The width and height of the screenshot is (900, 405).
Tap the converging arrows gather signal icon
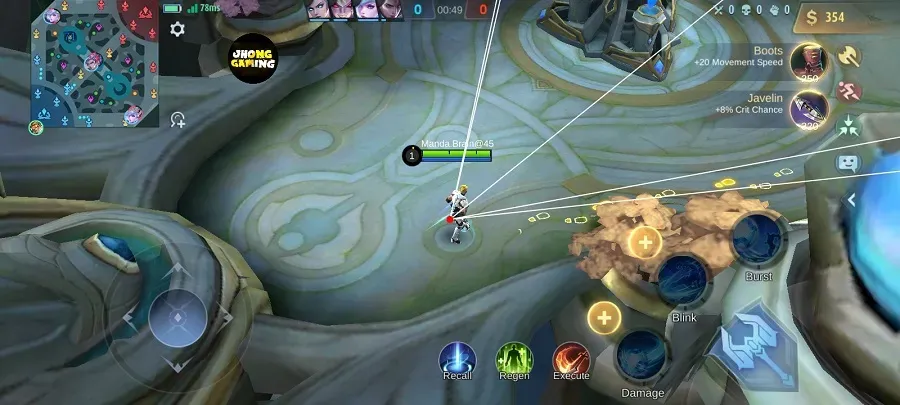pyautogui.click(x=849, y=126)
